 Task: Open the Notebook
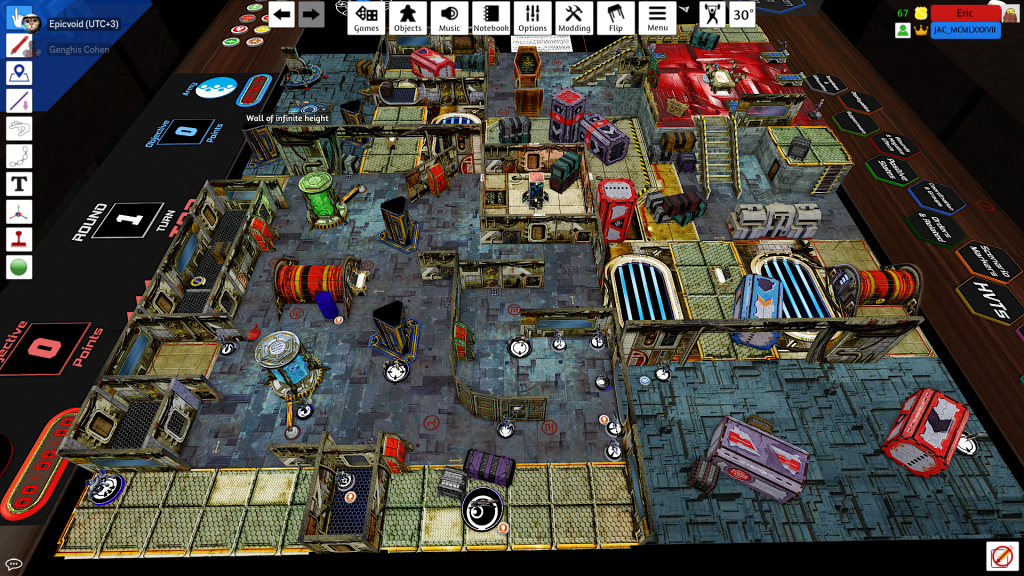(x=491, y=17)
